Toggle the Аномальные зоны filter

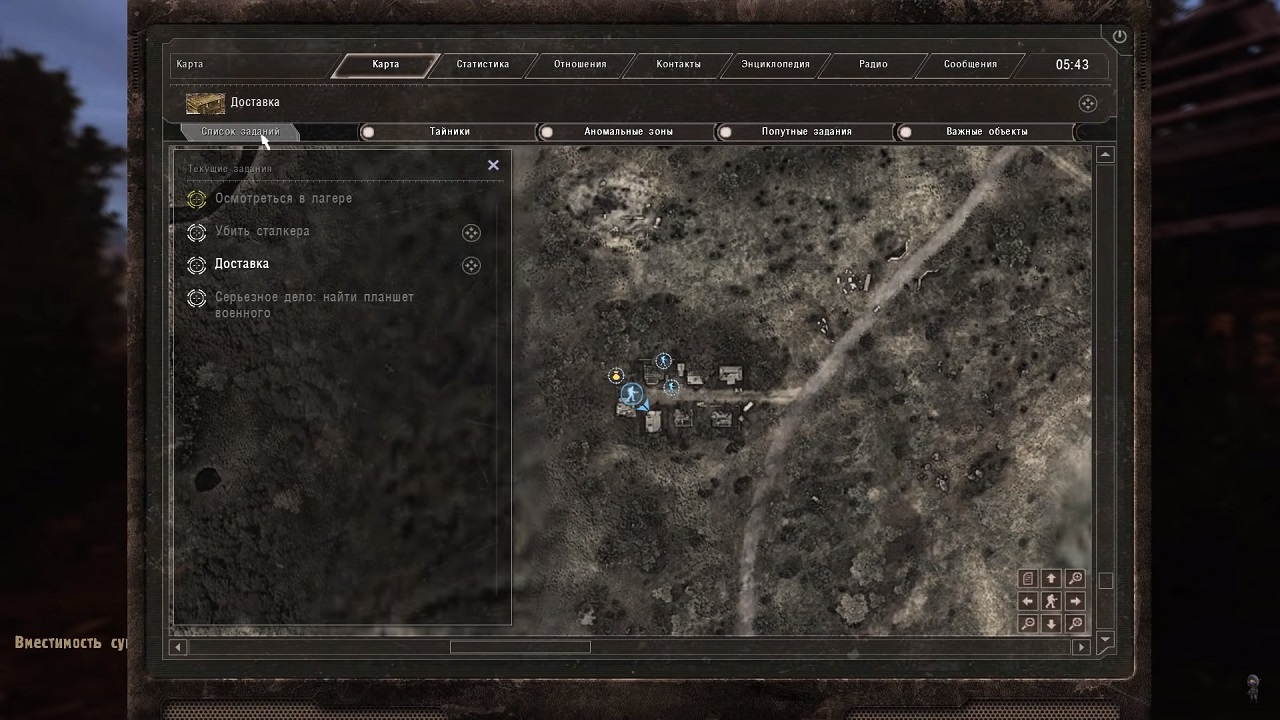pos(546,132)
